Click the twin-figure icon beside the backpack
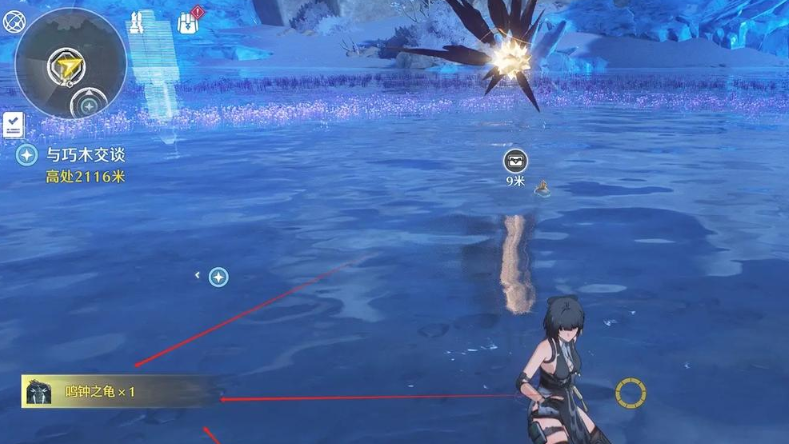The height and width of the screenshot is (444, 789). [x=138, y=21]
